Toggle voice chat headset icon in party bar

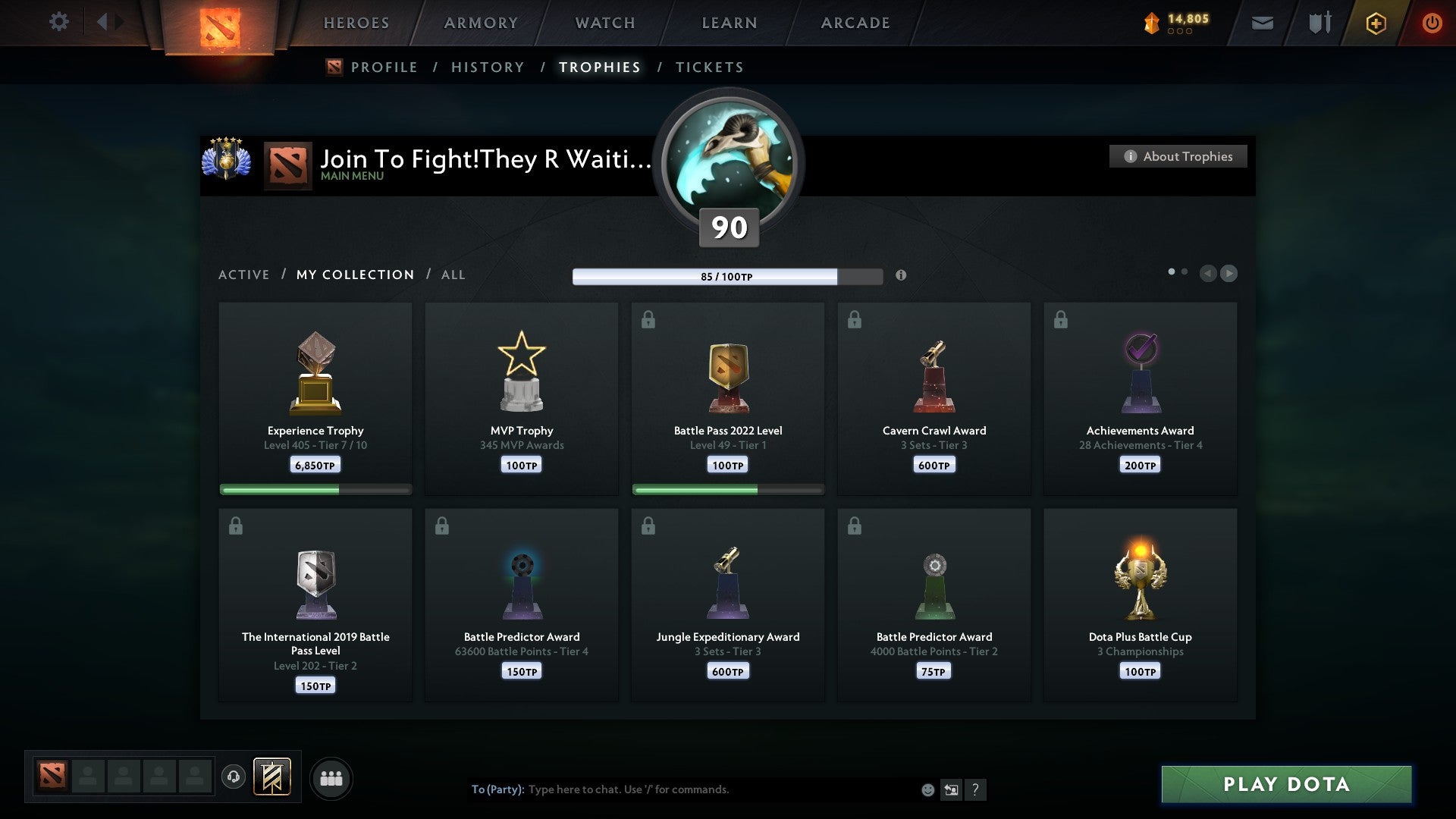click(x=234, y=777)
